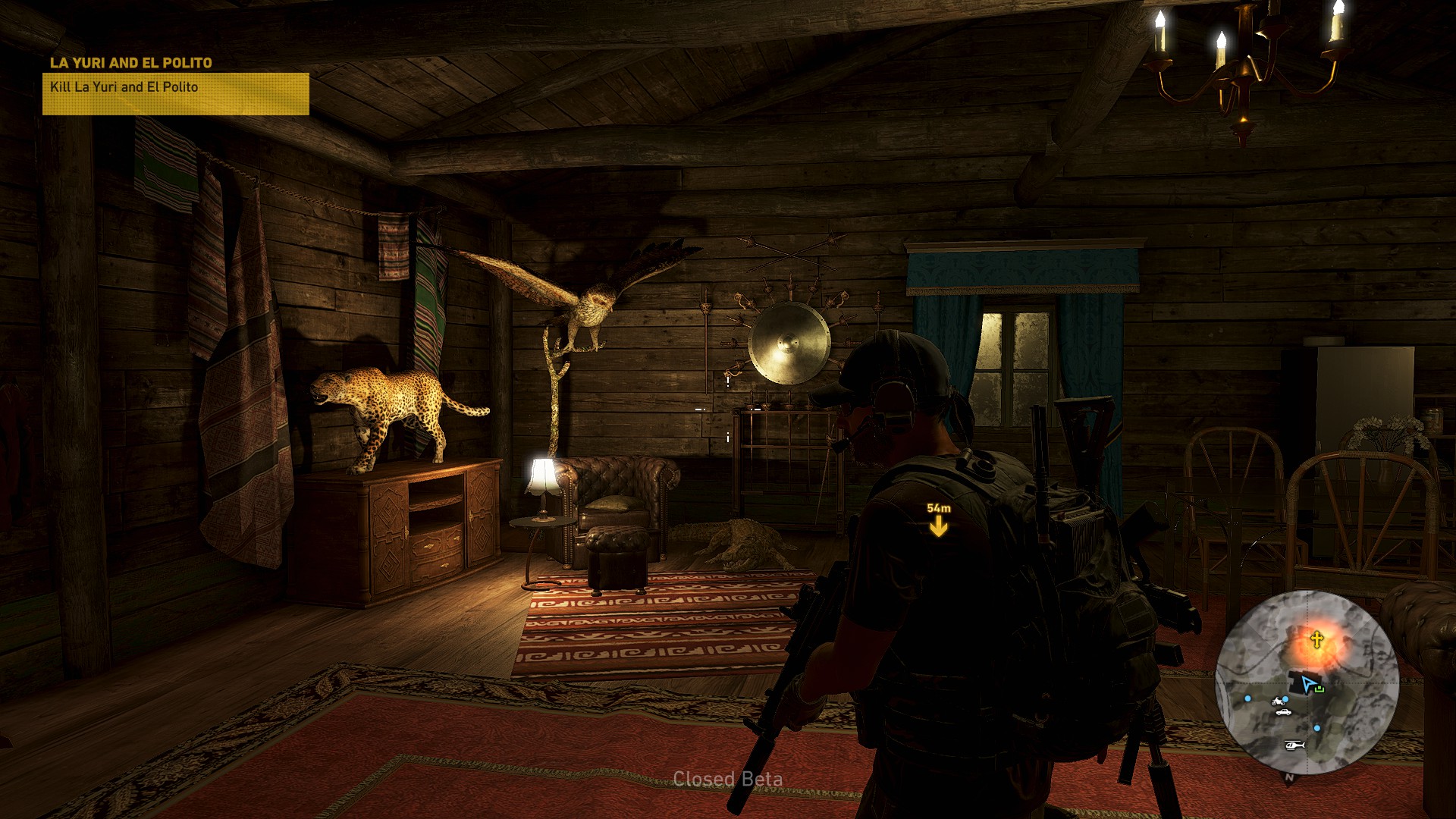The width and height of the screenshot is (1456, 819).
Task: Click the helicopter icon on the minimap
Action: (1295, 745)
